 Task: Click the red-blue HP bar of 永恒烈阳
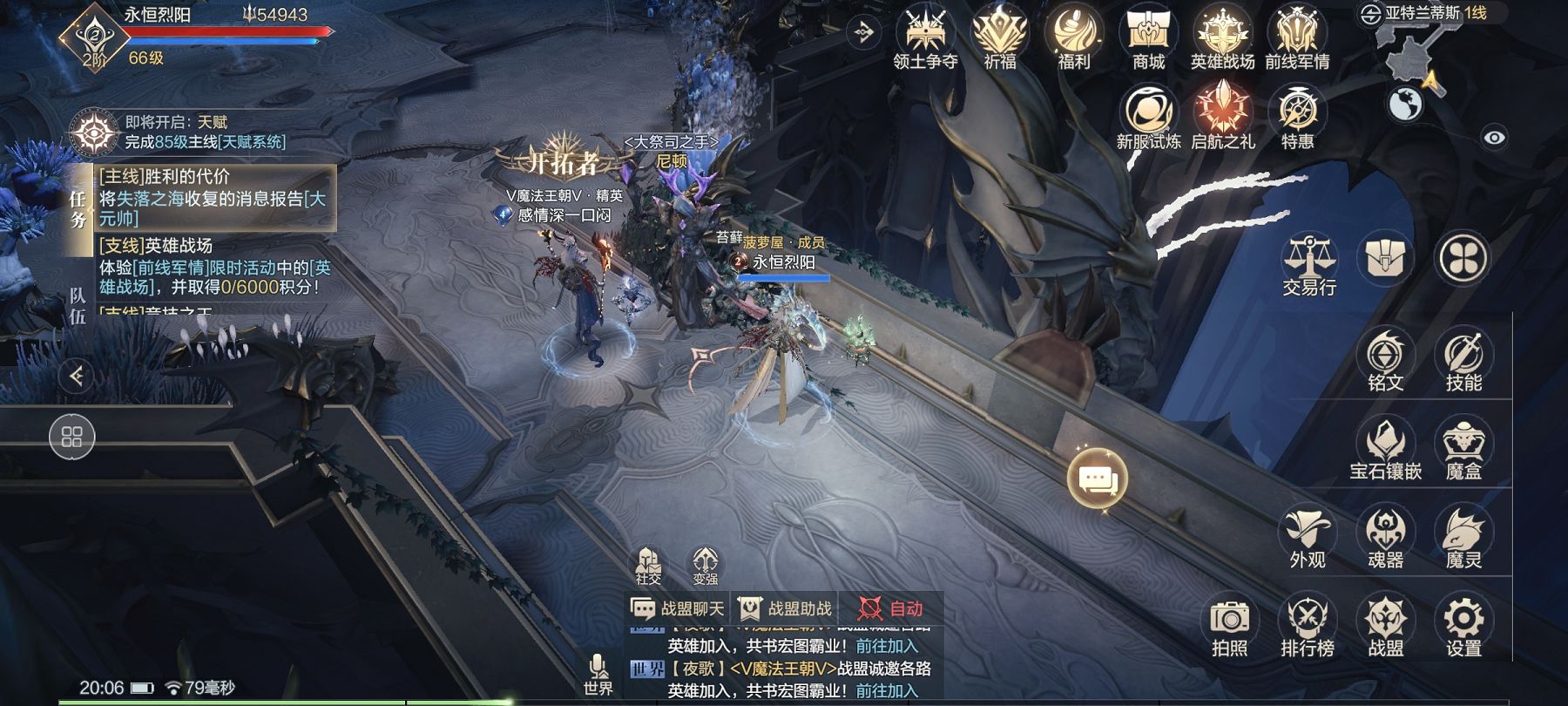pos(225,32)
